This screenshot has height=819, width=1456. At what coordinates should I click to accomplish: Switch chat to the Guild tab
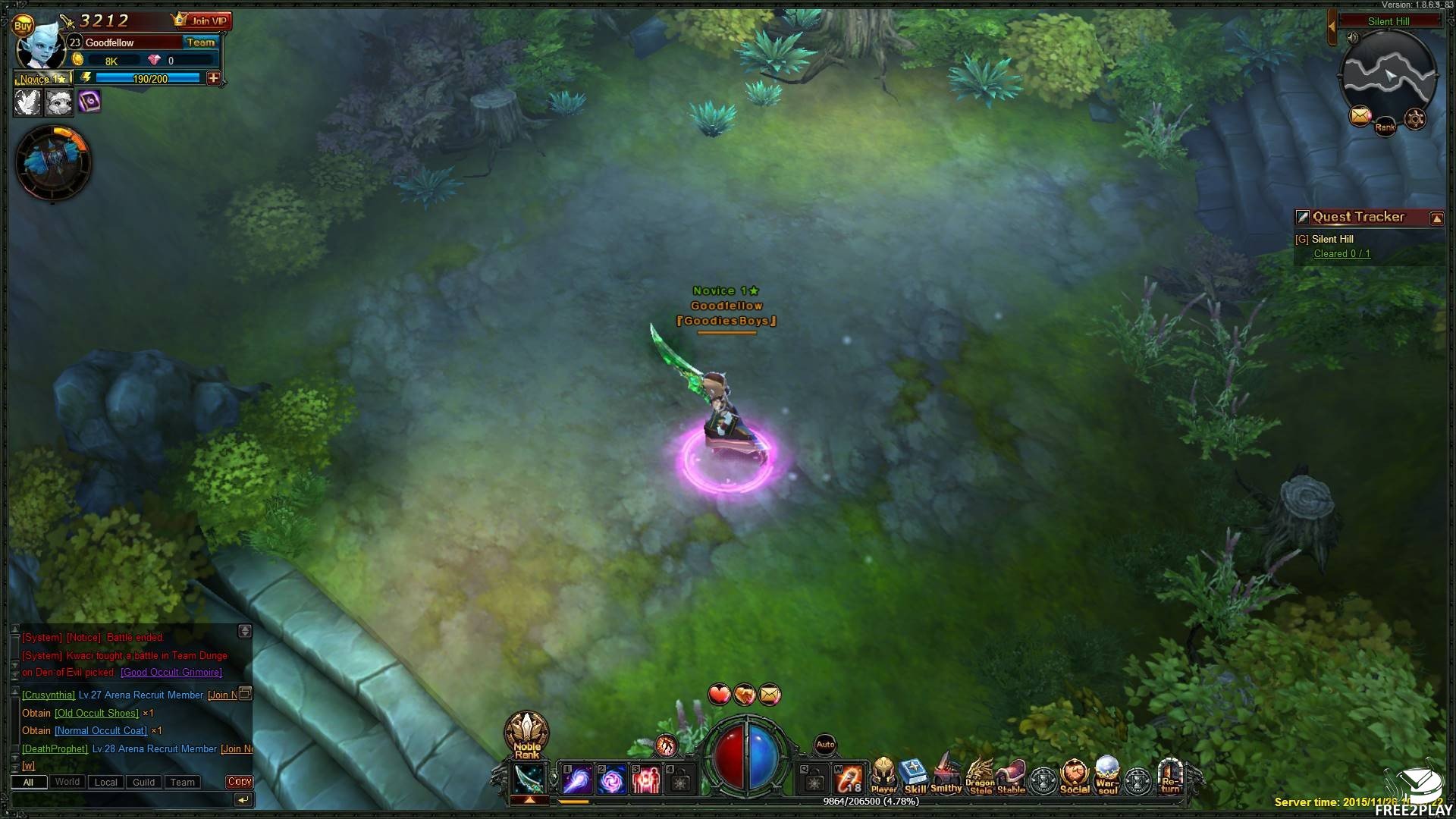point(143,782)
